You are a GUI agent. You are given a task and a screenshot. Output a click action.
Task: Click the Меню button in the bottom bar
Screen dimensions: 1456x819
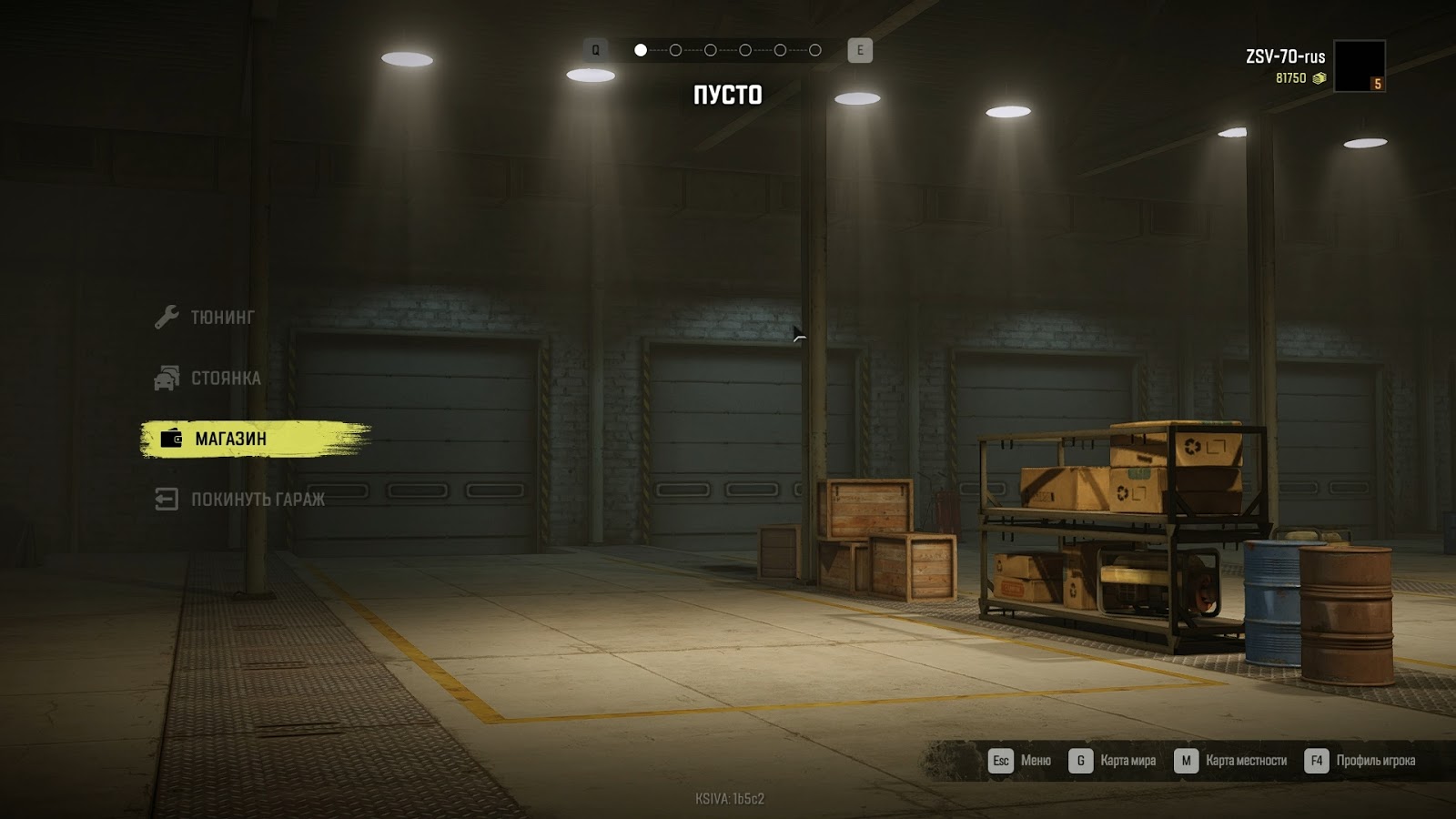click(1021, 761)
